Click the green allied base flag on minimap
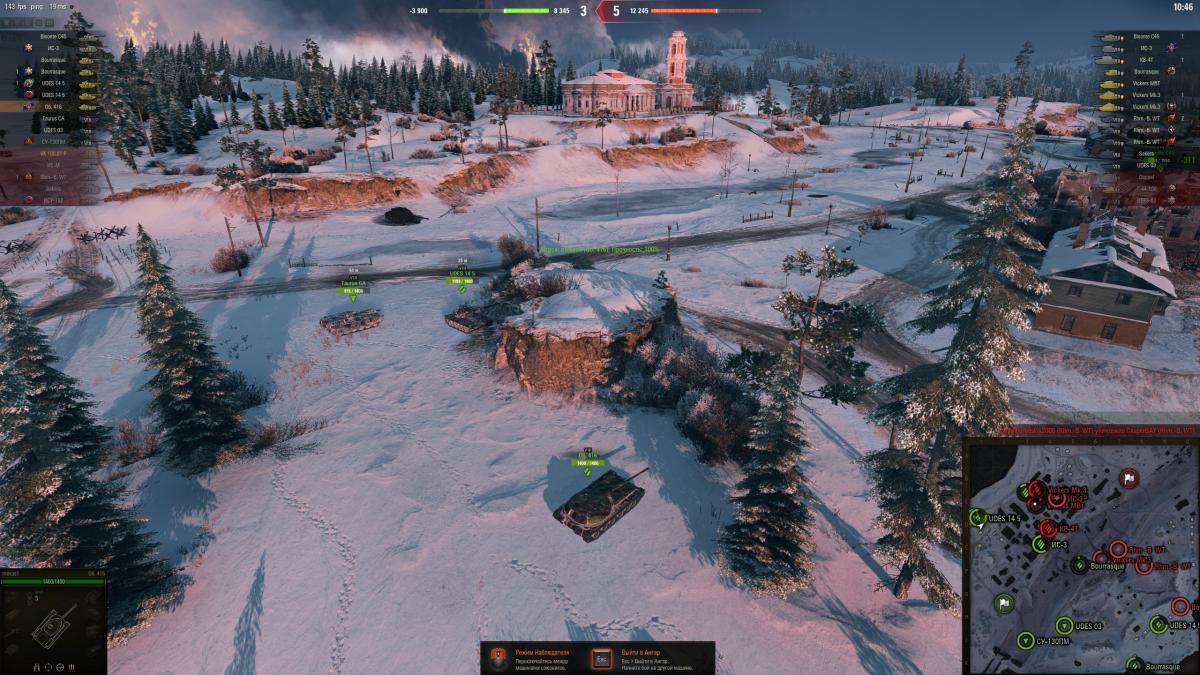Image resolution: width=1200 pixels, height=675 pixels. pyautogui.click(x=1003, y=603)
